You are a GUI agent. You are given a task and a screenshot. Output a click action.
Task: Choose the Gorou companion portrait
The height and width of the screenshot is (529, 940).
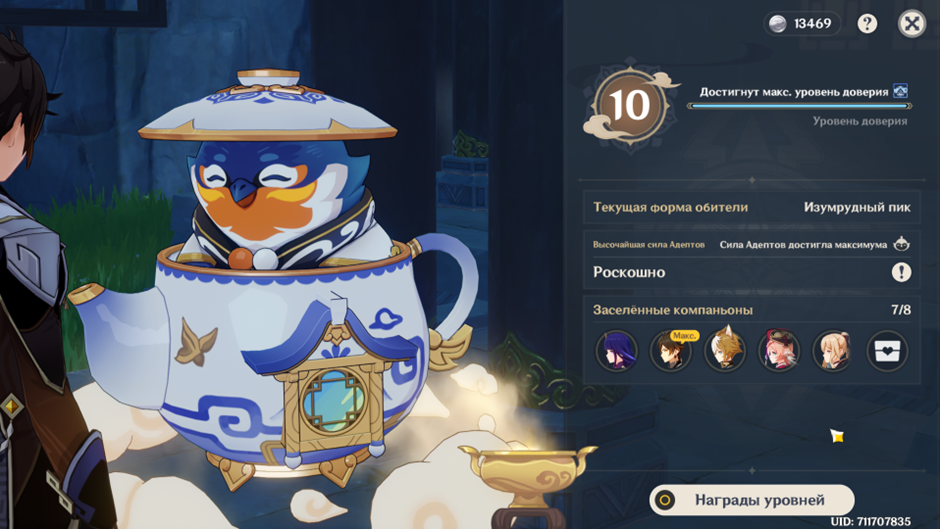[x=724, y=351]
